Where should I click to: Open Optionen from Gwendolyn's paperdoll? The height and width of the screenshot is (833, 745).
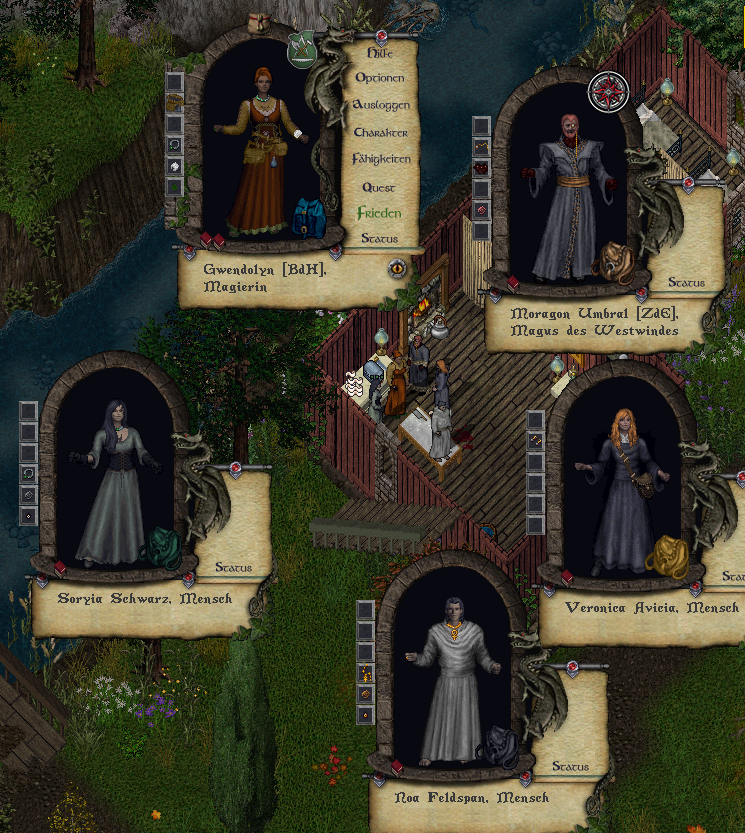point(380,78)
